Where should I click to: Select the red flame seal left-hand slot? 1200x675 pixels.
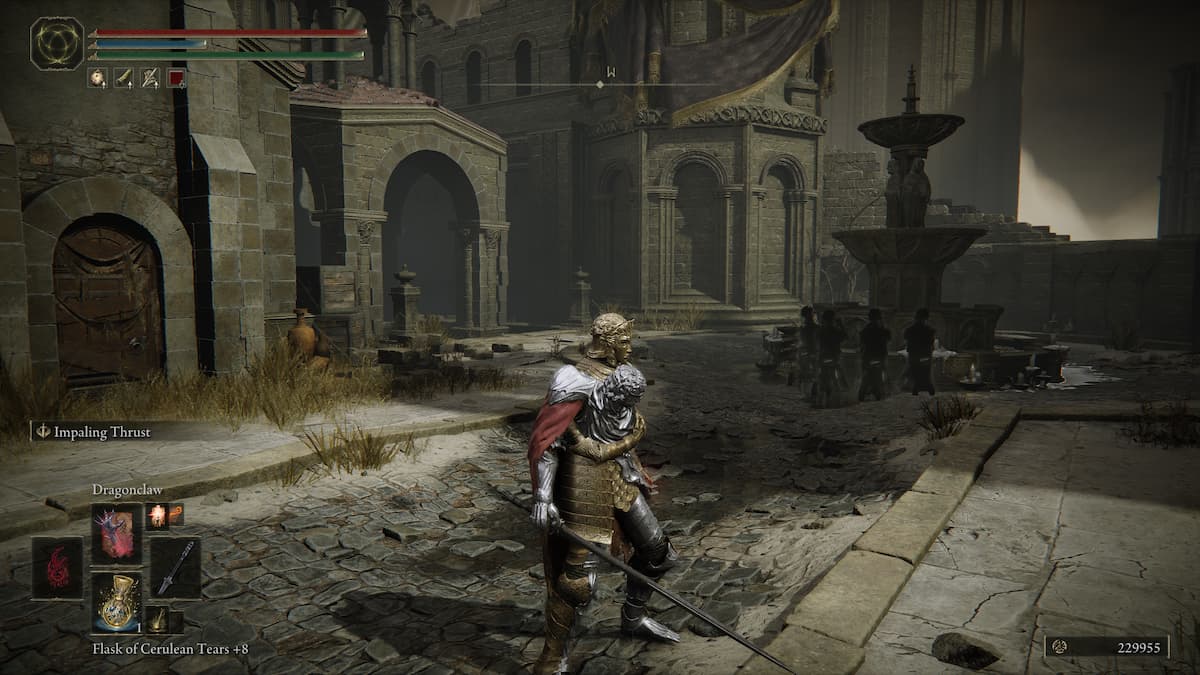point(57,568)
